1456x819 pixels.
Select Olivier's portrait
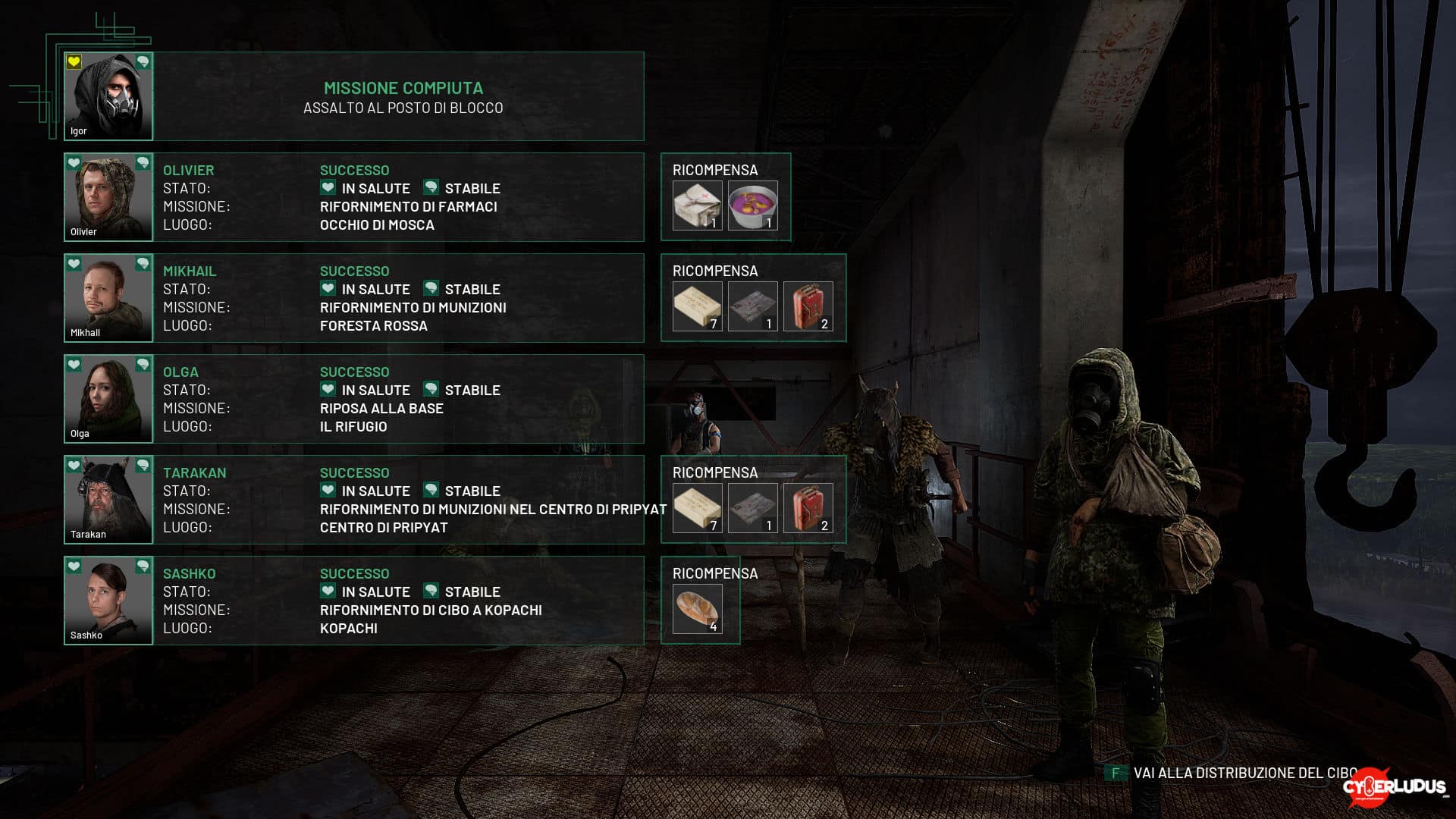click(108, 197)
